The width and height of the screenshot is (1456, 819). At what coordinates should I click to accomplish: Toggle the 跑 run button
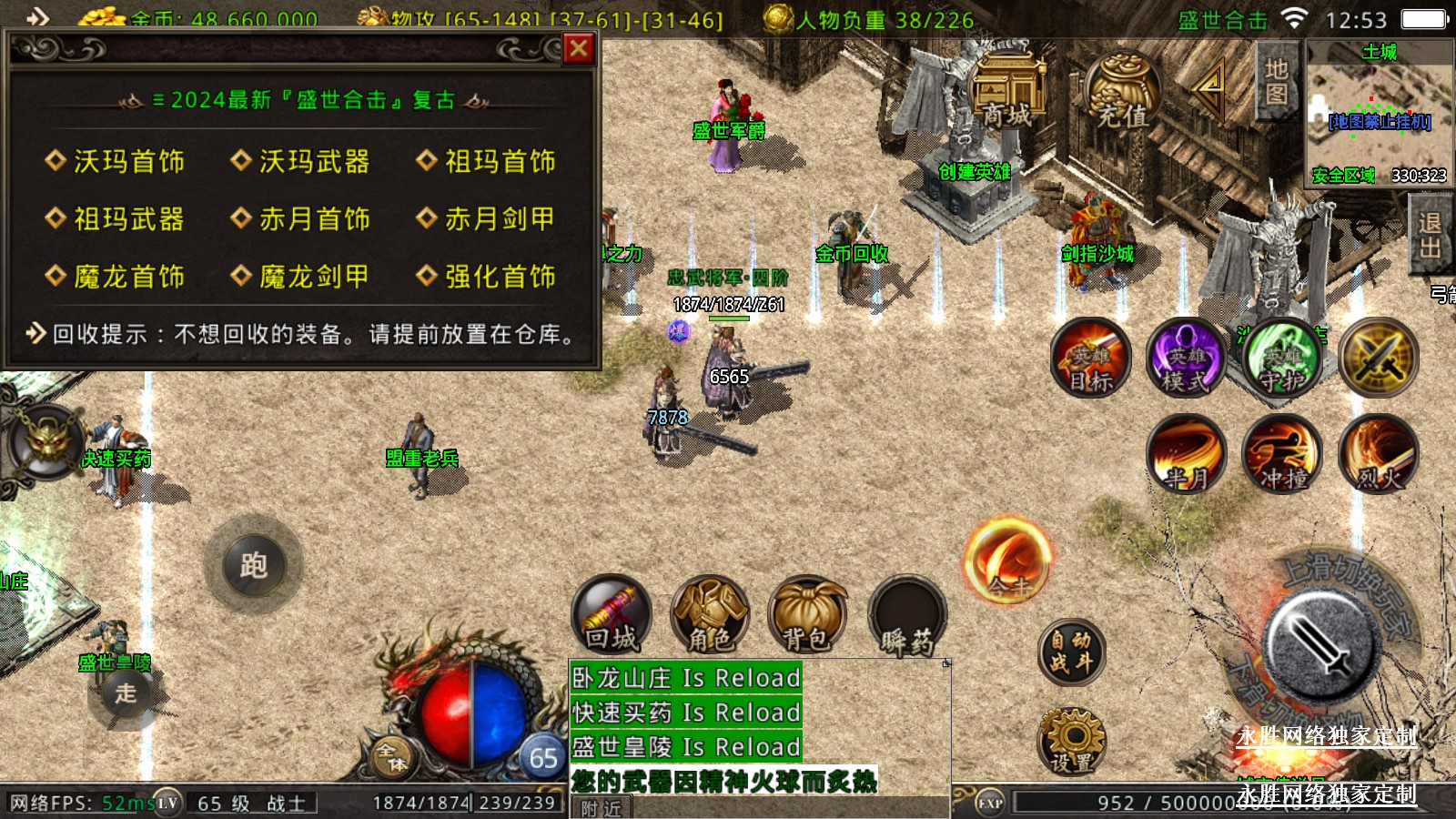click(254, 566)
